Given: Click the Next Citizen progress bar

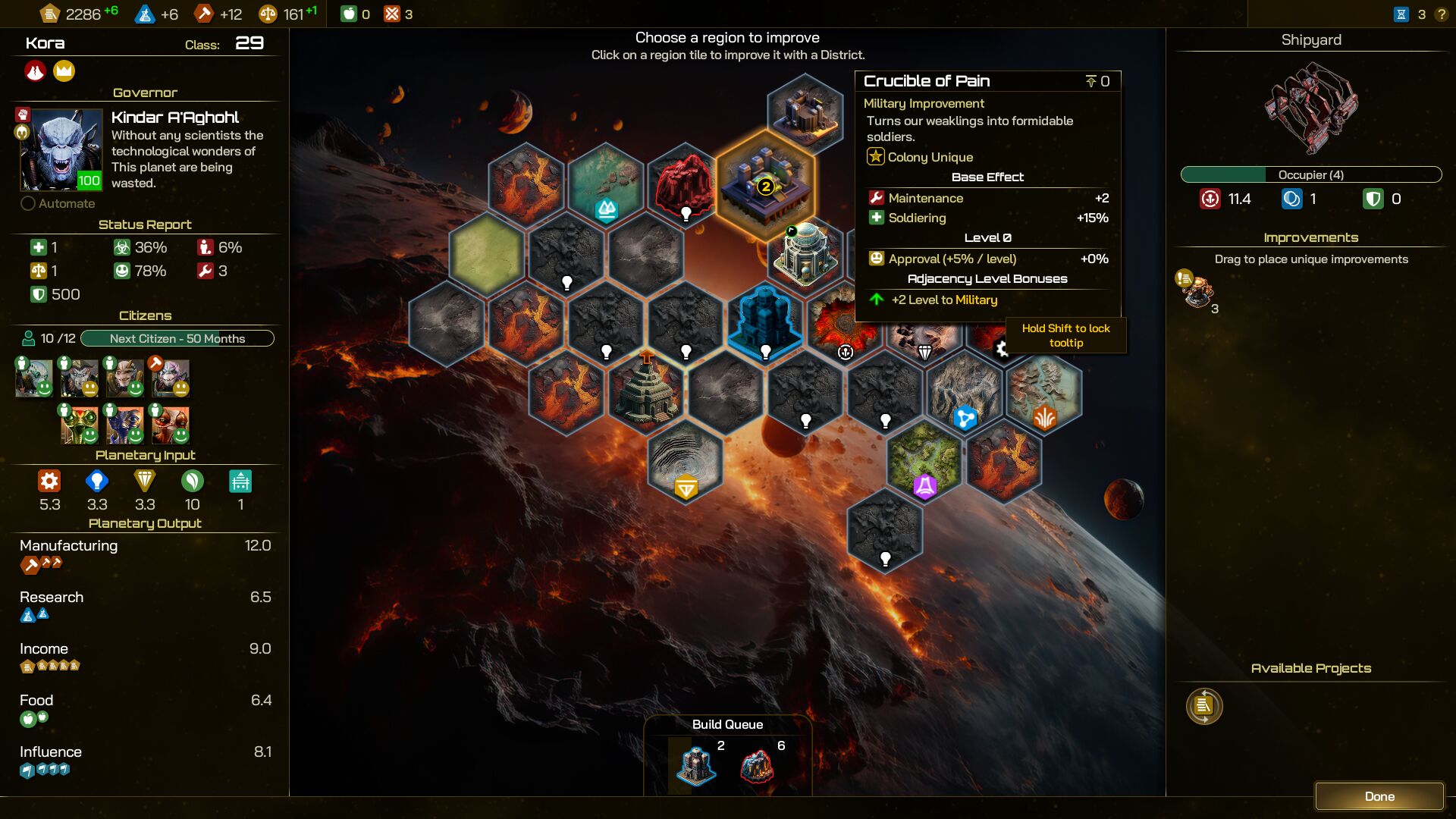Looking at the screenshot, I should click(x=177, y=338).
